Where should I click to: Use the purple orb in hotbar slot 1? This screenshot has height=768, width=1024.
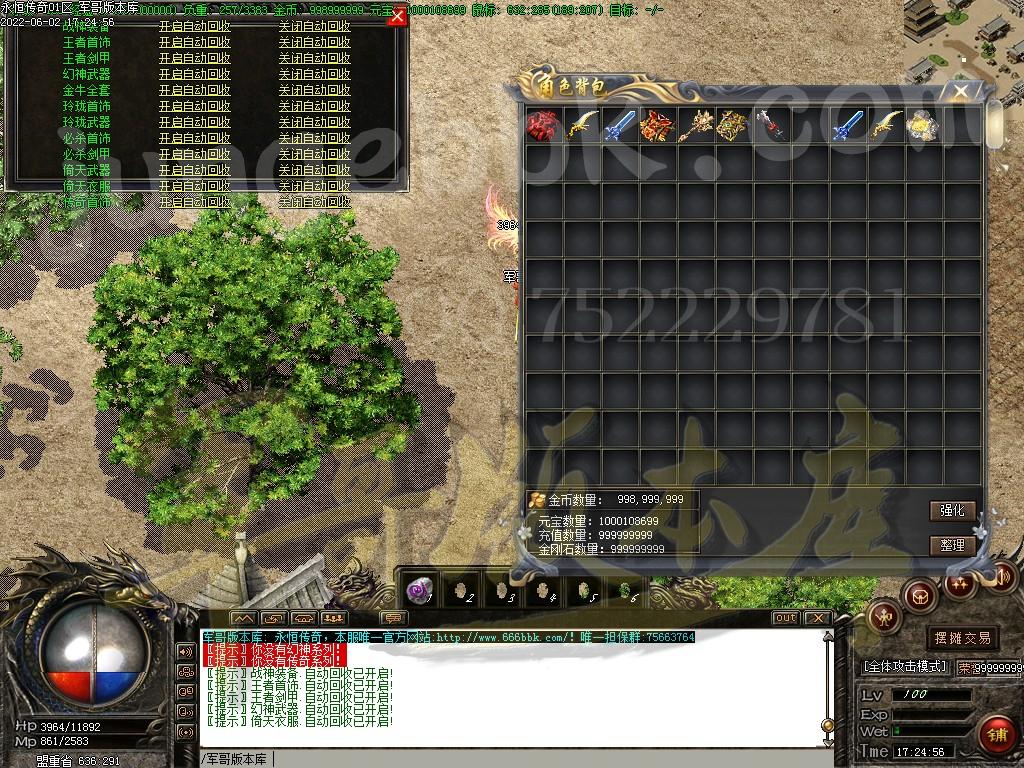[420, 591]
